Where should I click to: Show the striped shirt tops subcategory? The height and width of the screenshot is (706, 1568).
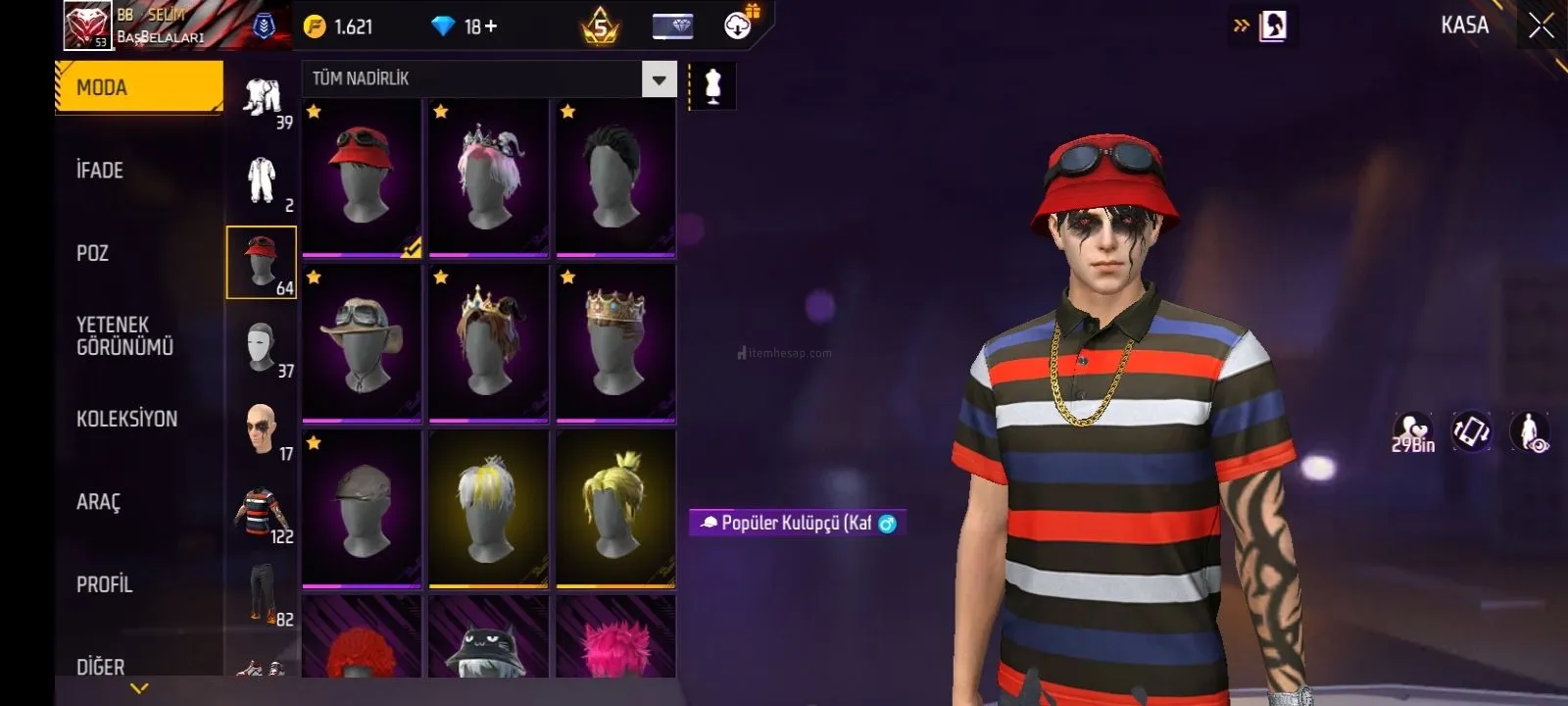[262, 512]
